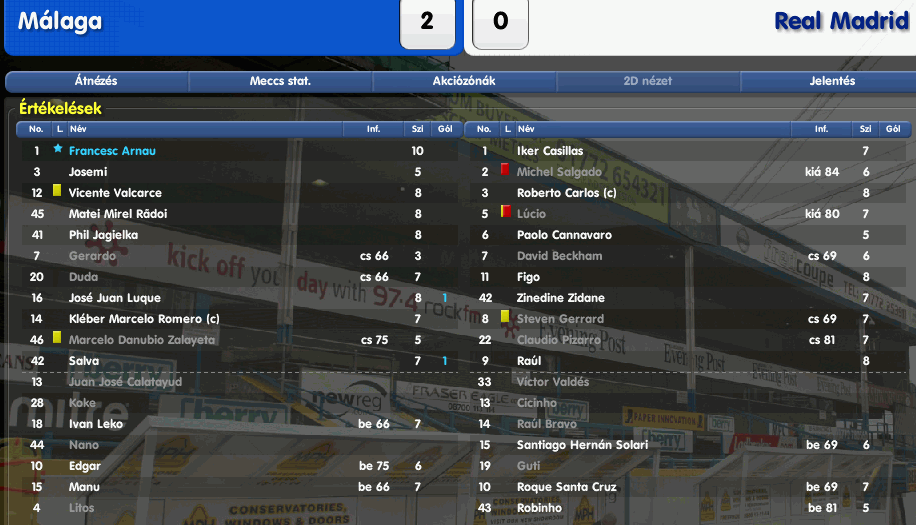Screen dimensions: 916x525
Task: Switch to the Átnézés tab
Action: coord(96,81)
